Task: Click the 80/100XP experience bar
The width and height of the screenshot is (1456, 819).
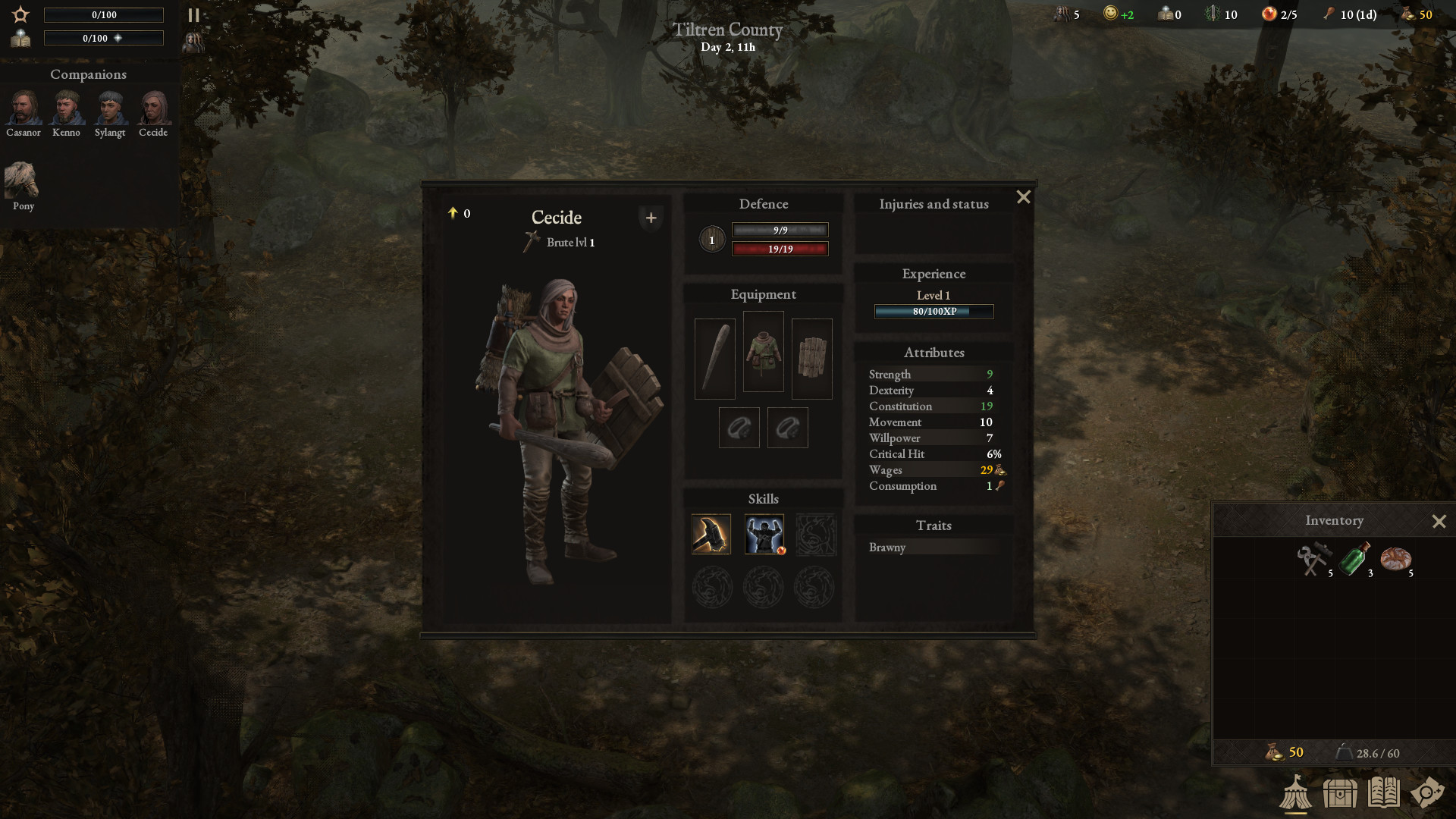Action: (x=934, y=311)
